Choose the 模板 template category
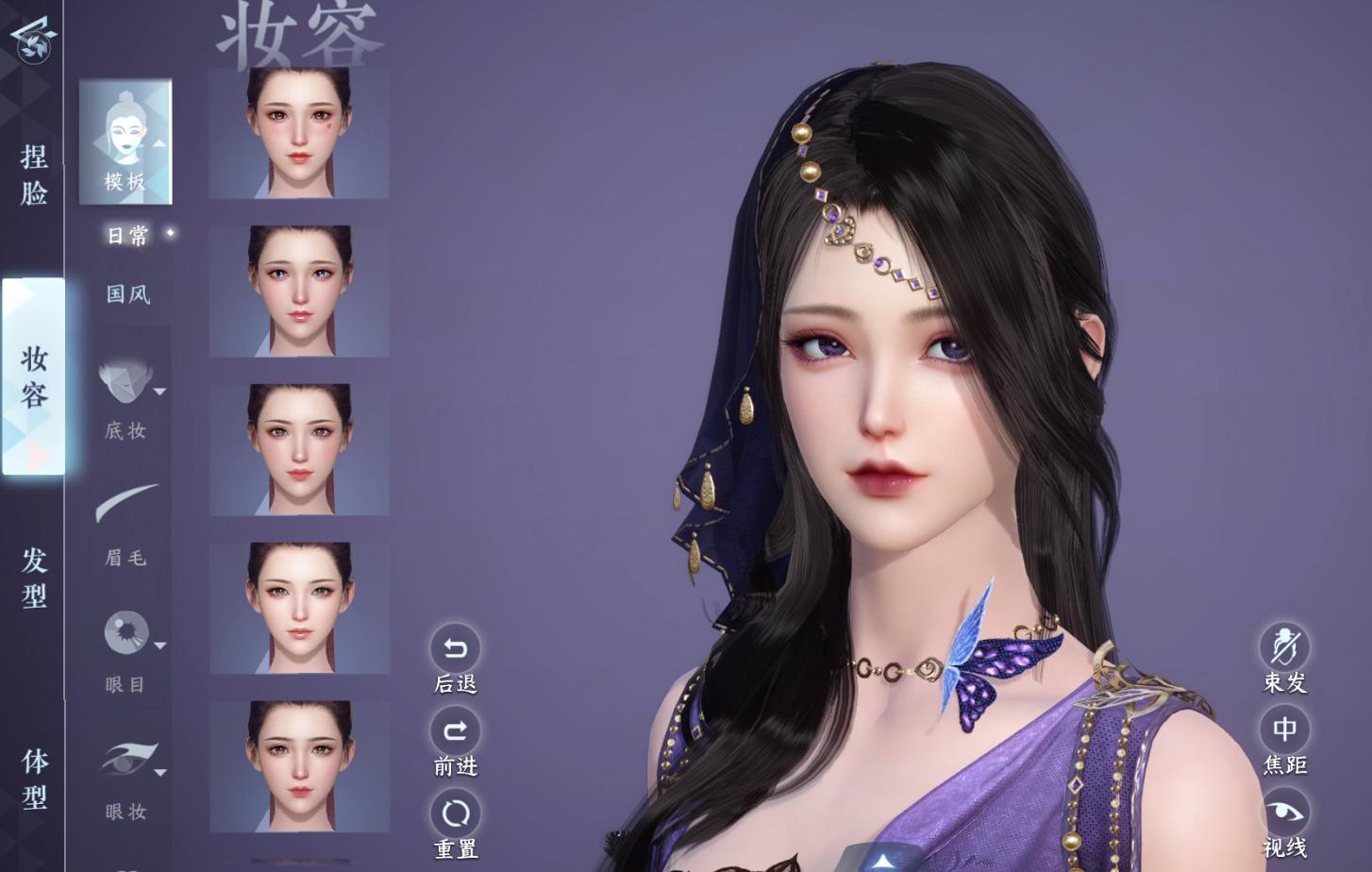Image resolution: width=1372 pixels, height=872 pixels. [125, 142]
